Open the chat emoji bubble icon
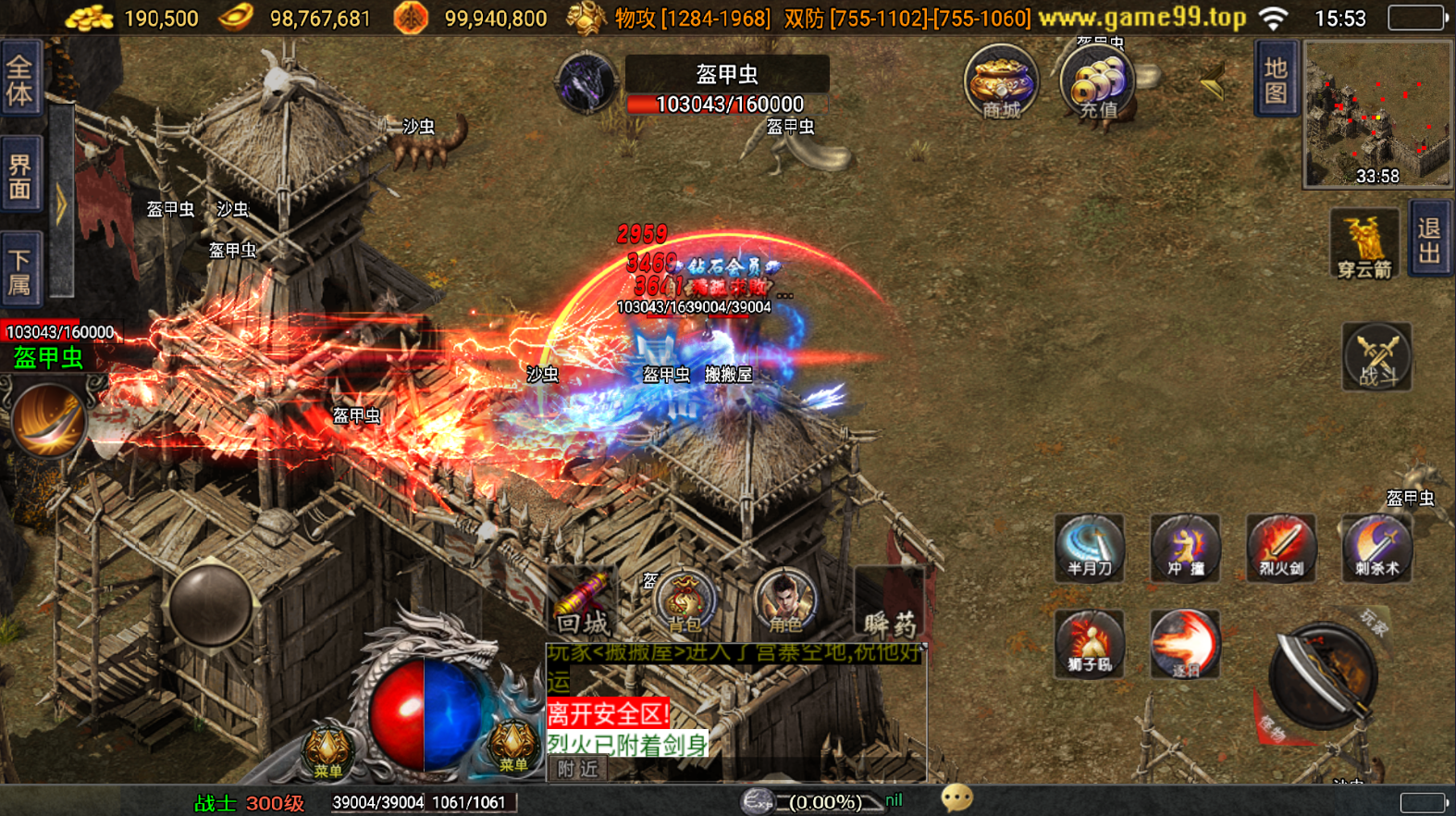1456x816 pixels. (x=956, y=797)
